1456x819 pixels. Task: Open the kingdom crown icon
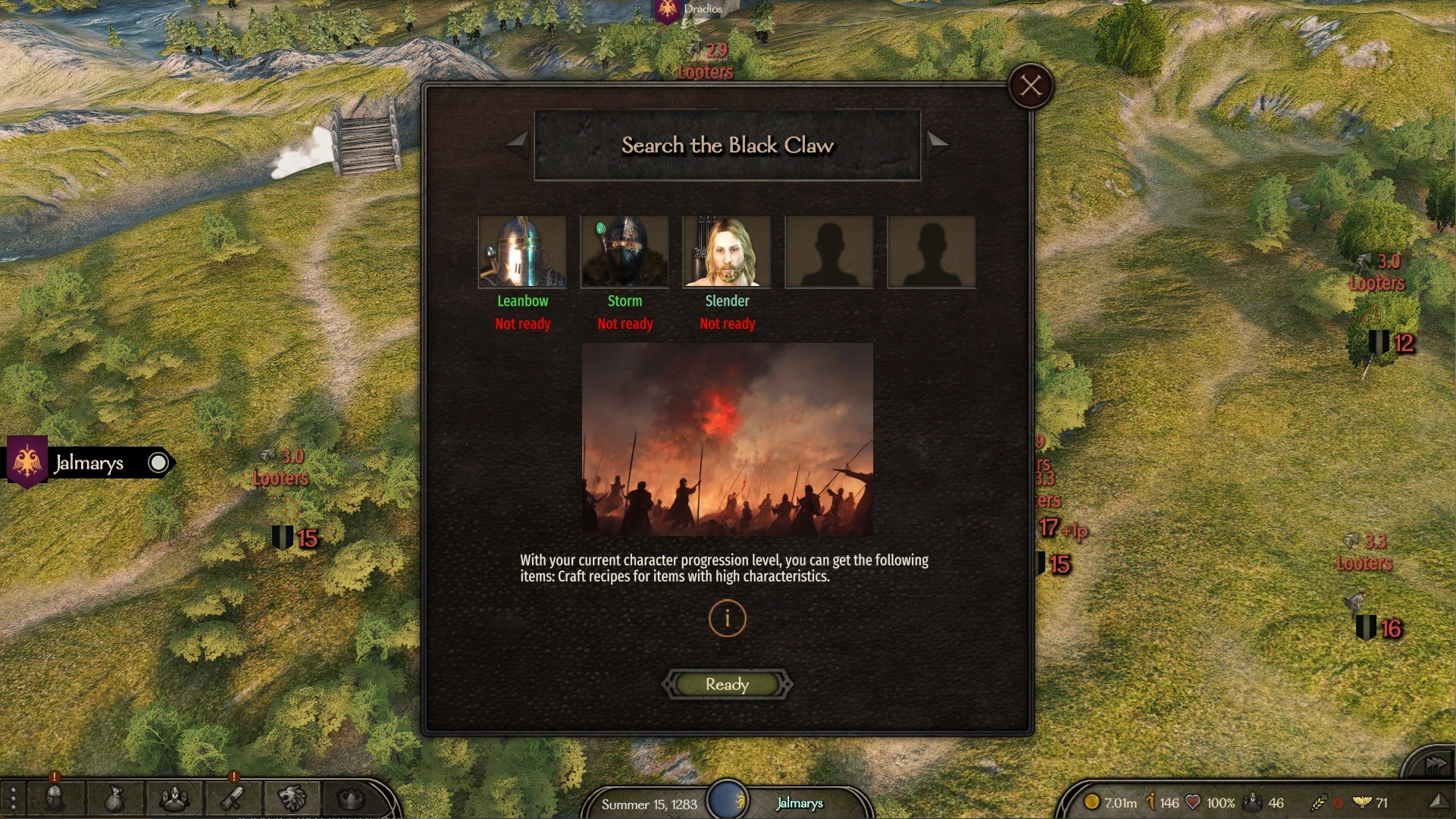pyautogui.click(x=350, y=799)
